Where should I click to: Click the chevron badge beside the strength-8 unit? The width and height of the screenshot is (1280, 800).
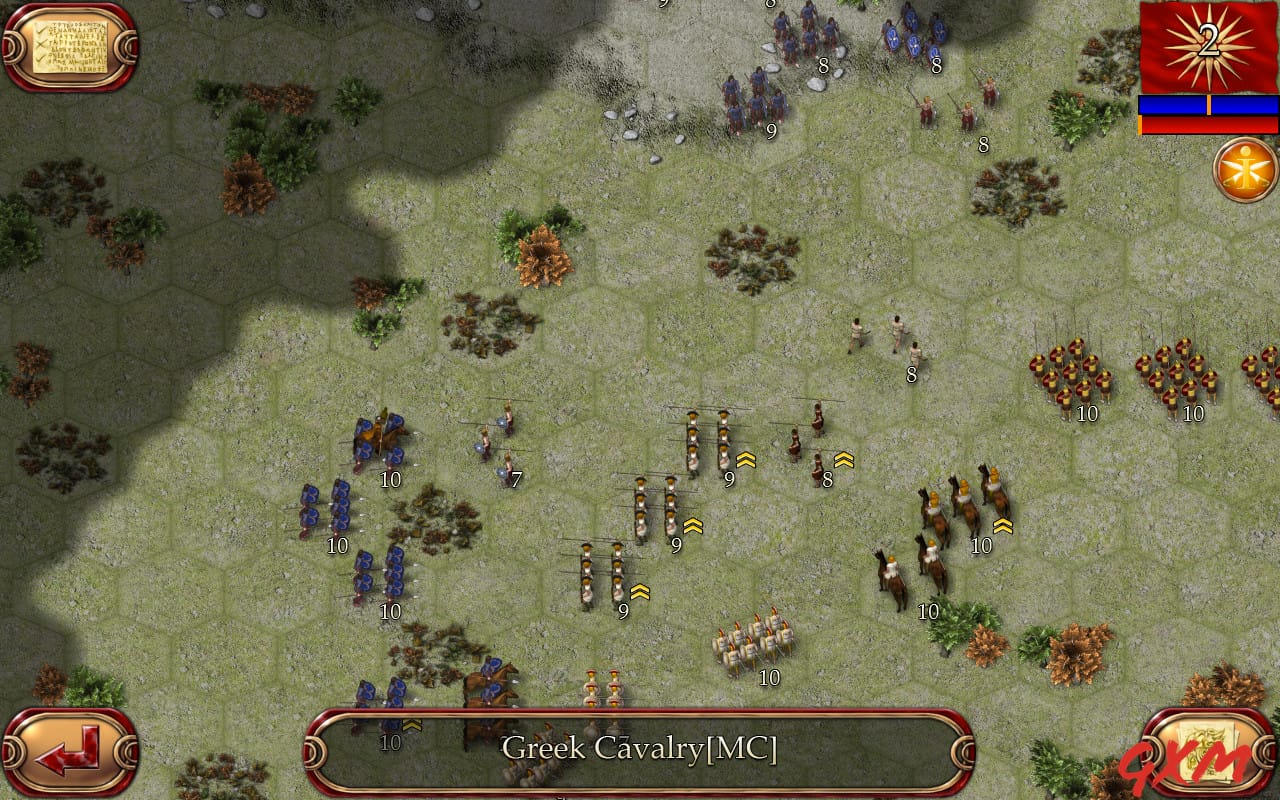coord(843,461)
